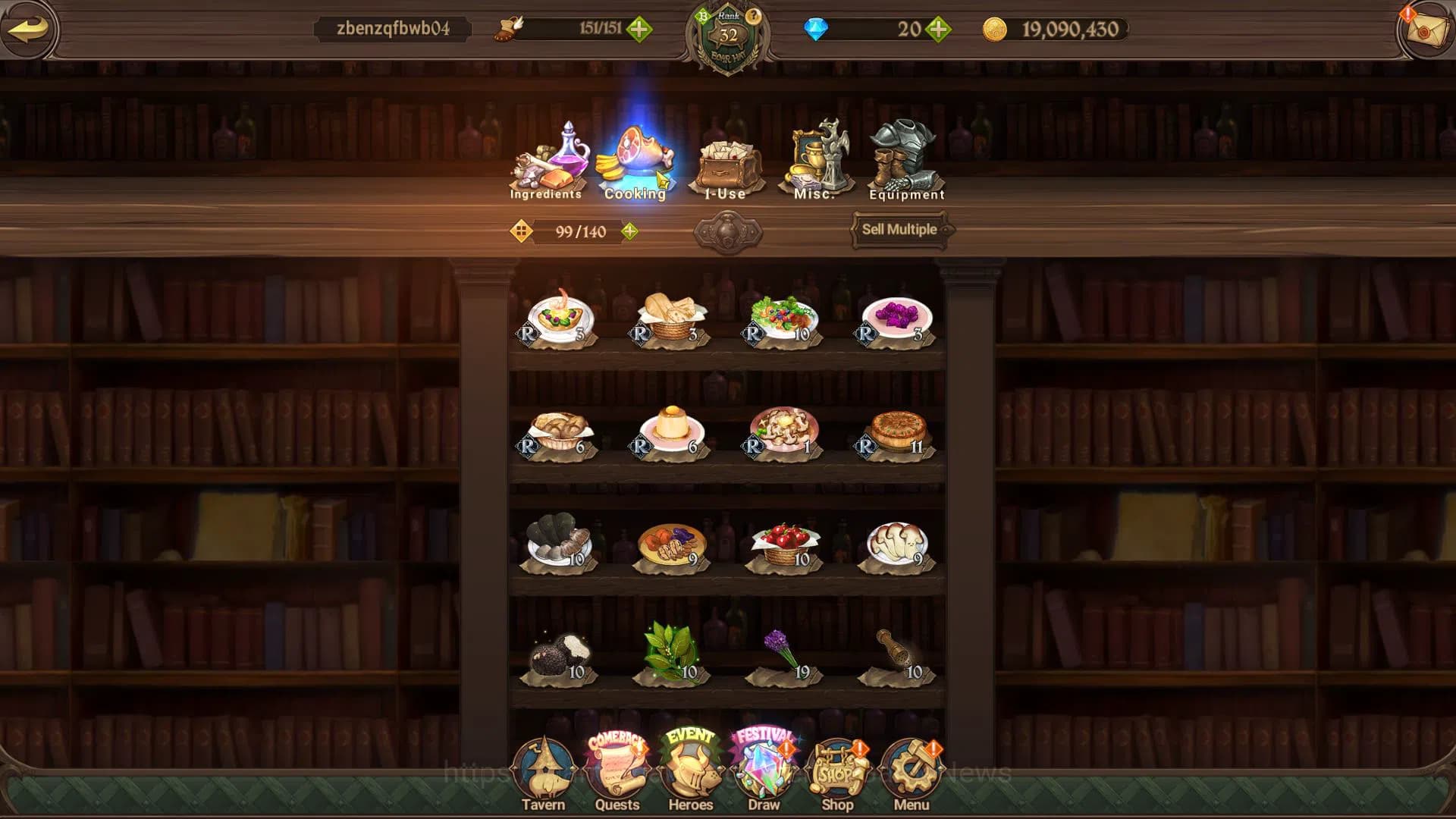Open the gear Menu button
The image size is (1456, 819).
click(911, 773)
